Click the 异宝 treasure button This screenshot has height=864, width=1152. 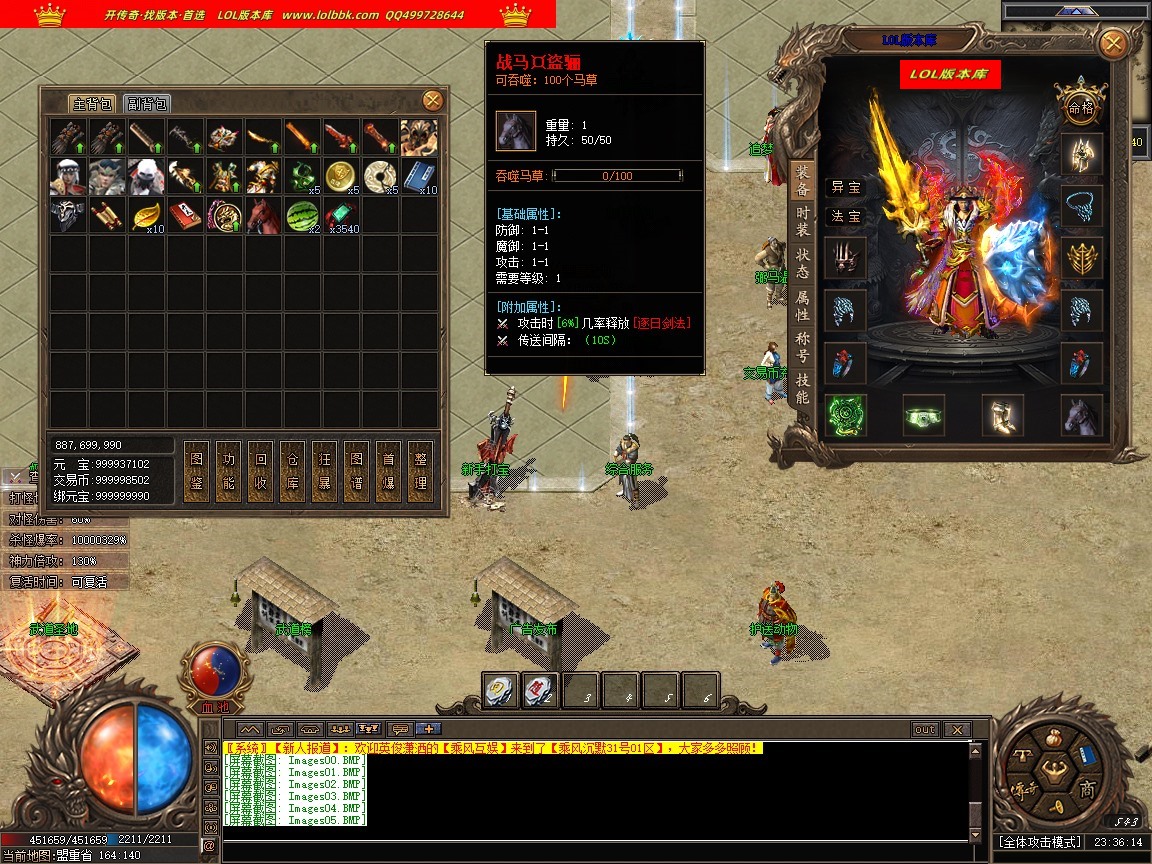pos(845,187)
